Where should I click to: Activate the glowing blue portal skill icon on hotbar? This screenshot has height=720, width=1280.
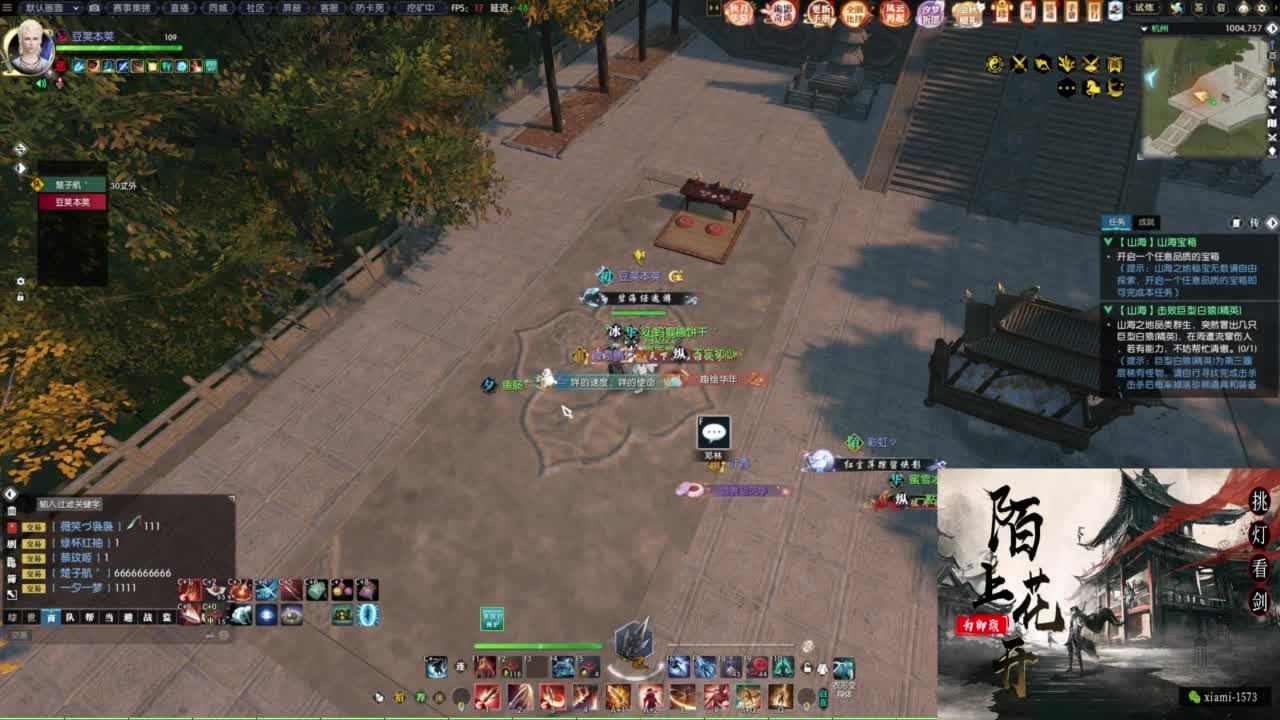coord(367,615)
